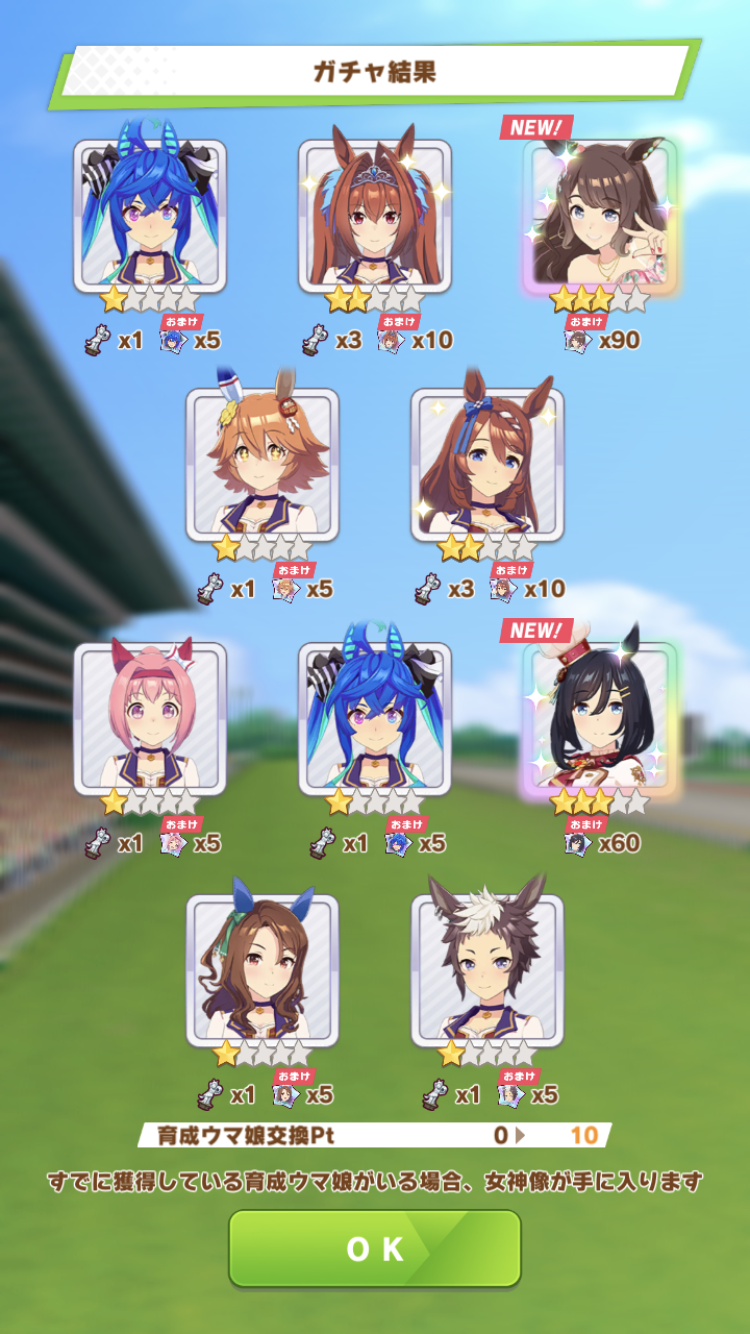The height and width of the screenshot is (1334, 750).
Task: Tap the pink-haired one-star character card
Action: [x=150, y=718]
